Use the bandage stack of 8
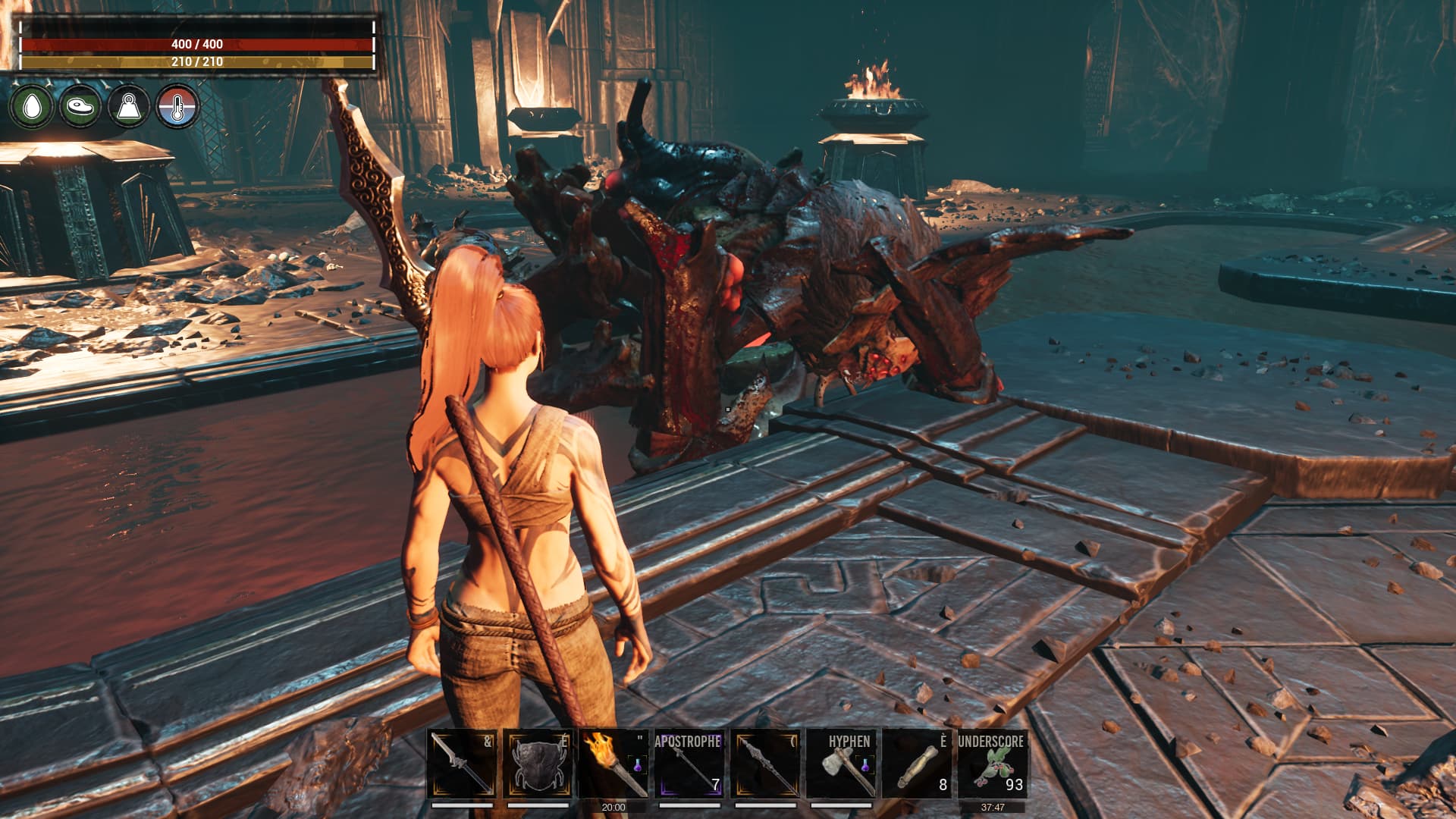Screen dimensions: 1456x819 [x=916, y=764]
